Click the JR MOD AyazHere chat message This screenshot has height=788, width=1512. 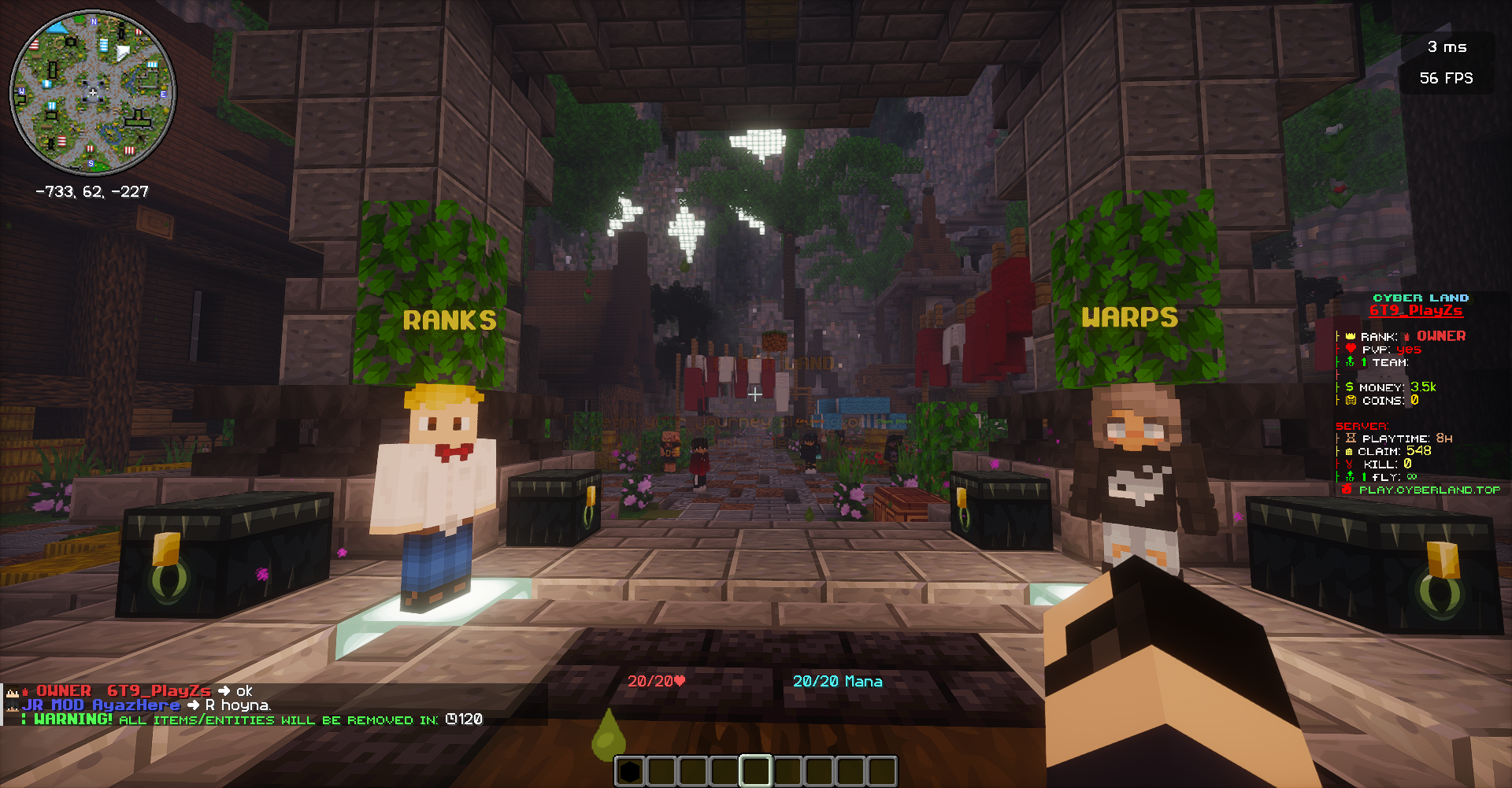146,705
